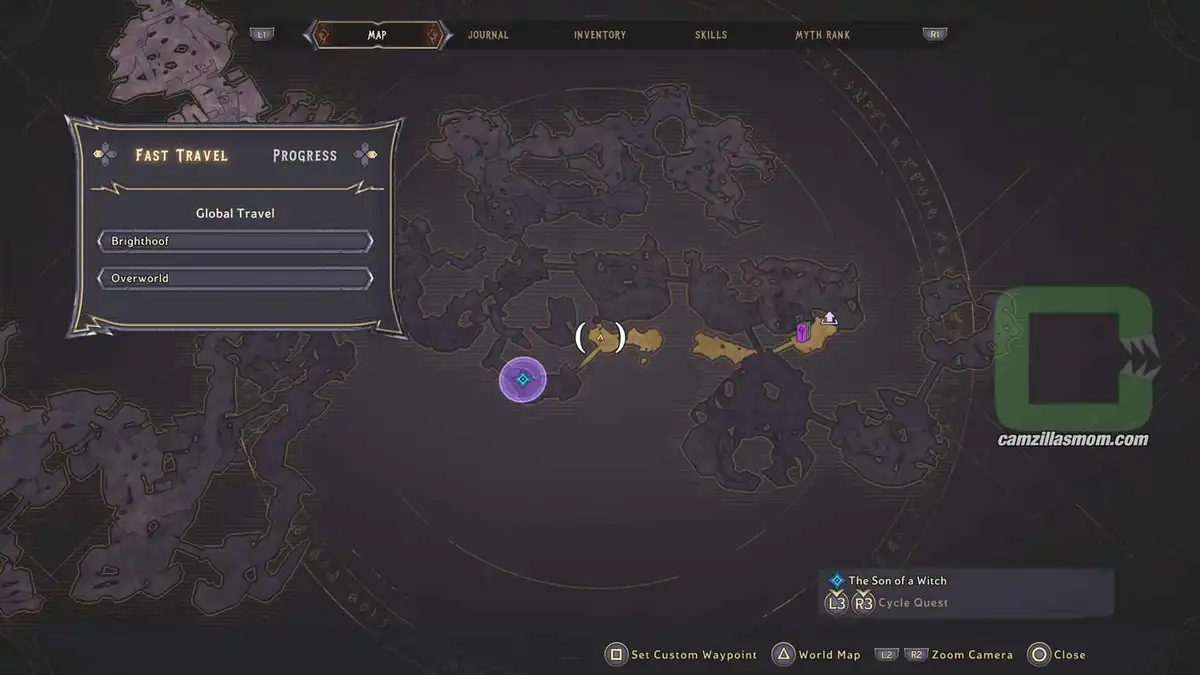Select the Map tab
This screenshot has height=675, width=1200.
pos(377,35)
